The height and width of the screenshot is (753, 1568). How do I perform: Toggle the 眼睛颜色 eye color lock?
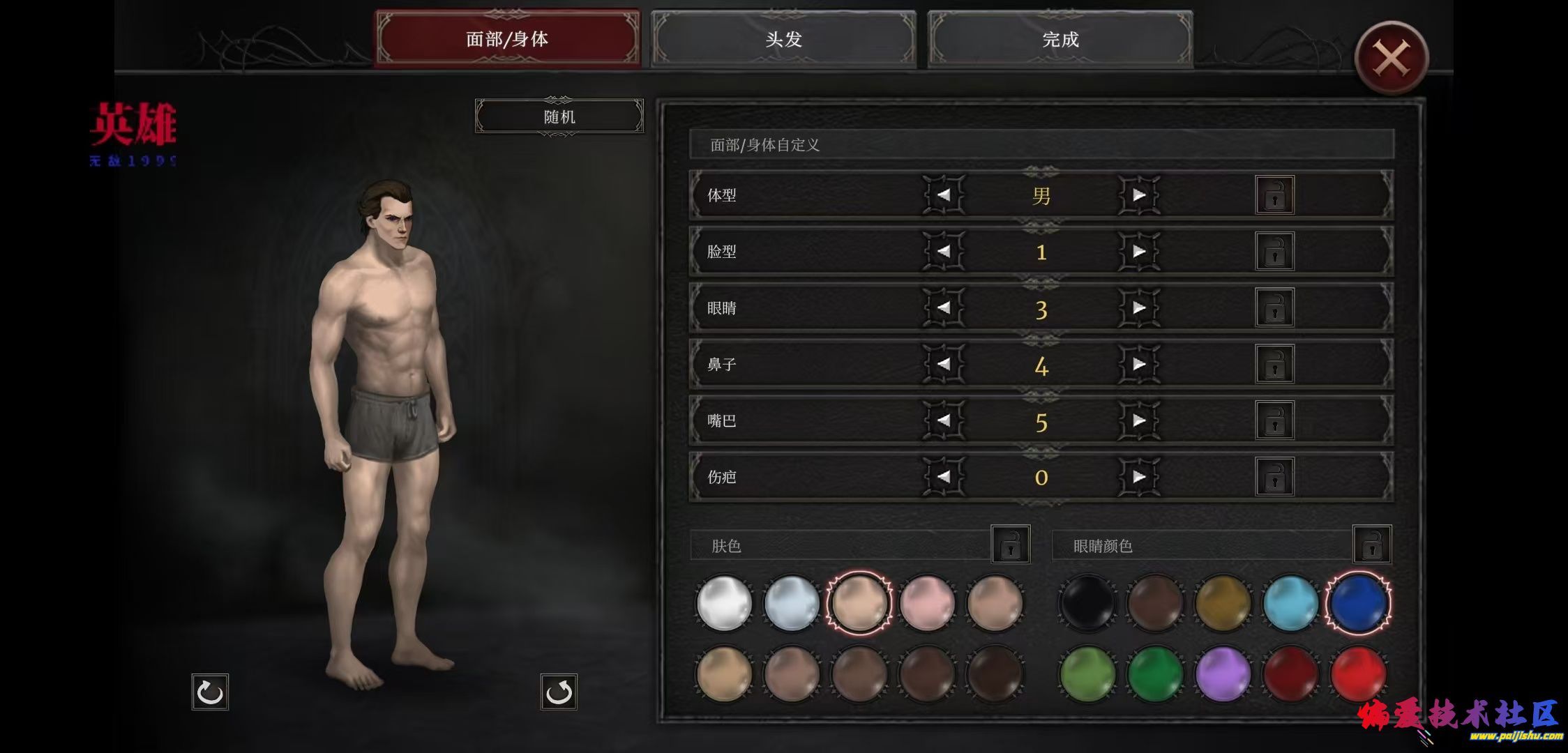coord(1371,545)
